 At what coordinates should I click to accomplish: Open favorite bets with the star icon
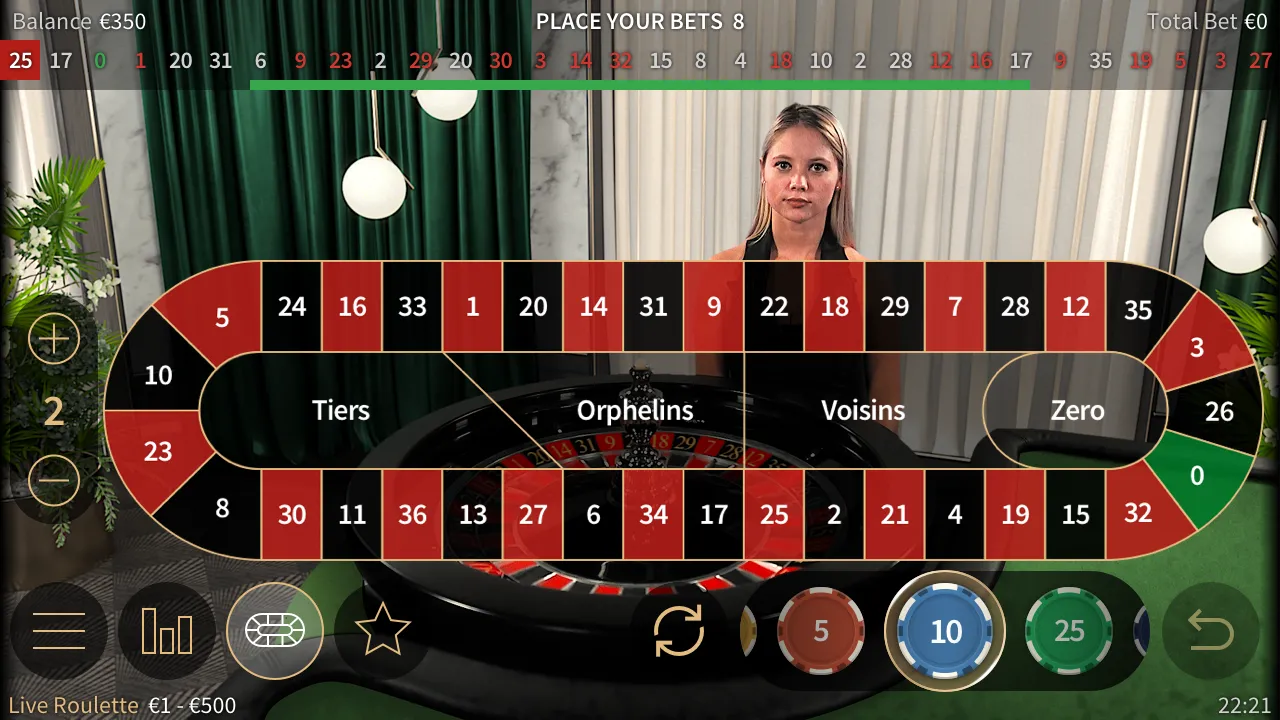(383, 631)
